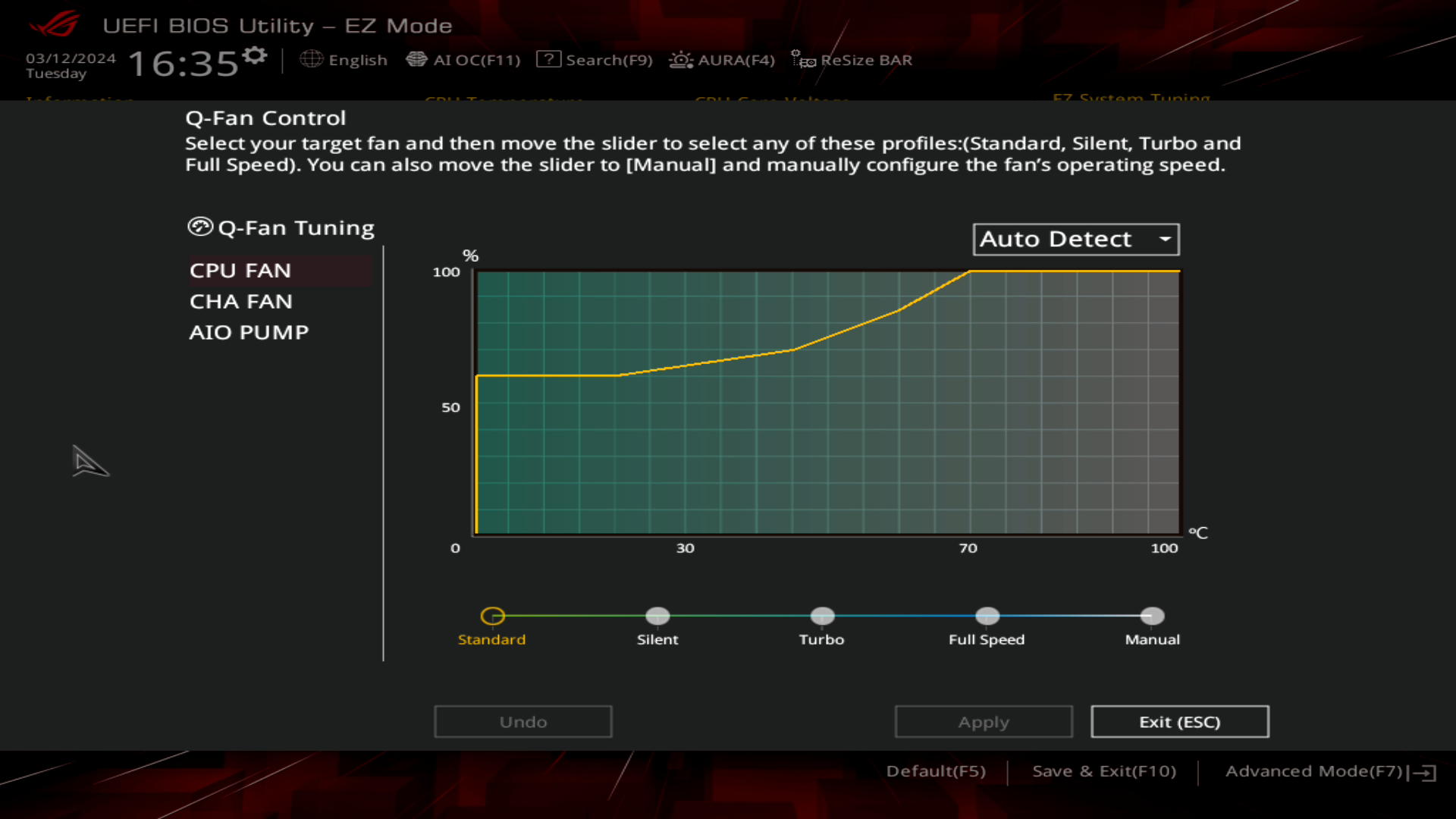Image resolution: width=1456 pixels, height=819 pixels.
Task: Switch to the CHA FAN entry
Action: click(241, 301)
